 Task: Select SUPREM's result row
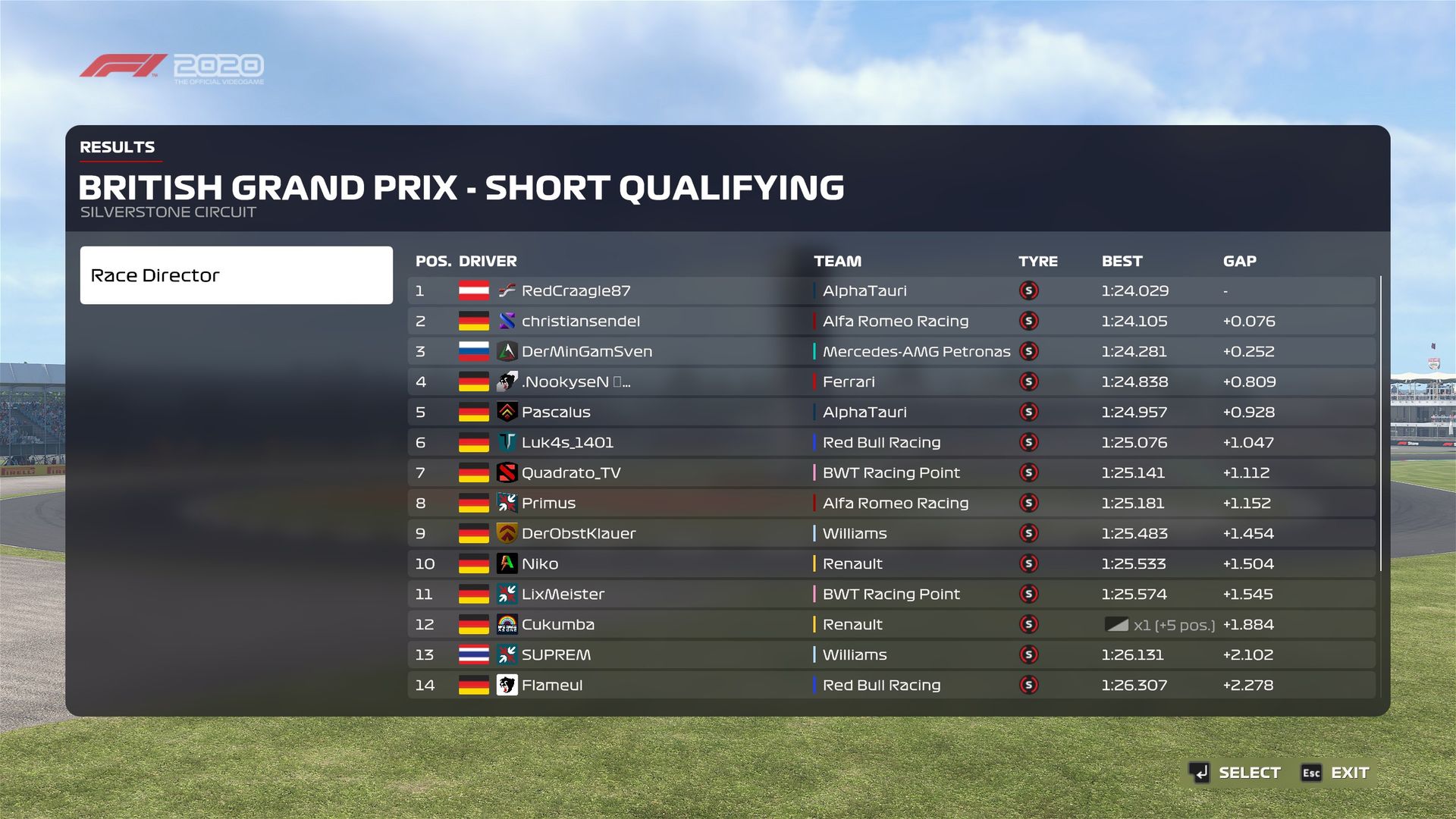pyautogui.click(x=891, y=654)
